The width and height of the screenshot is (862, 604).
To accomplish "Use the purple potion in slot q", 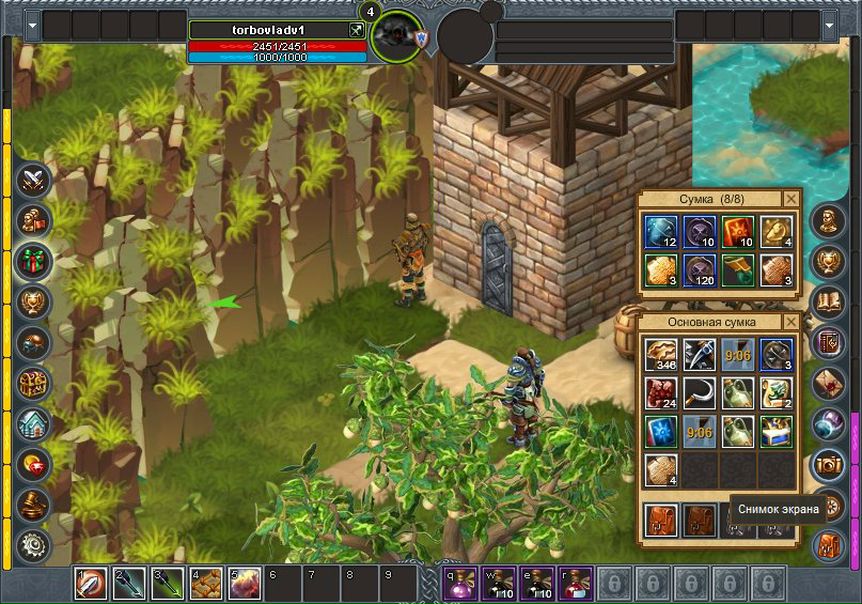I will click(x=460, y=583).
